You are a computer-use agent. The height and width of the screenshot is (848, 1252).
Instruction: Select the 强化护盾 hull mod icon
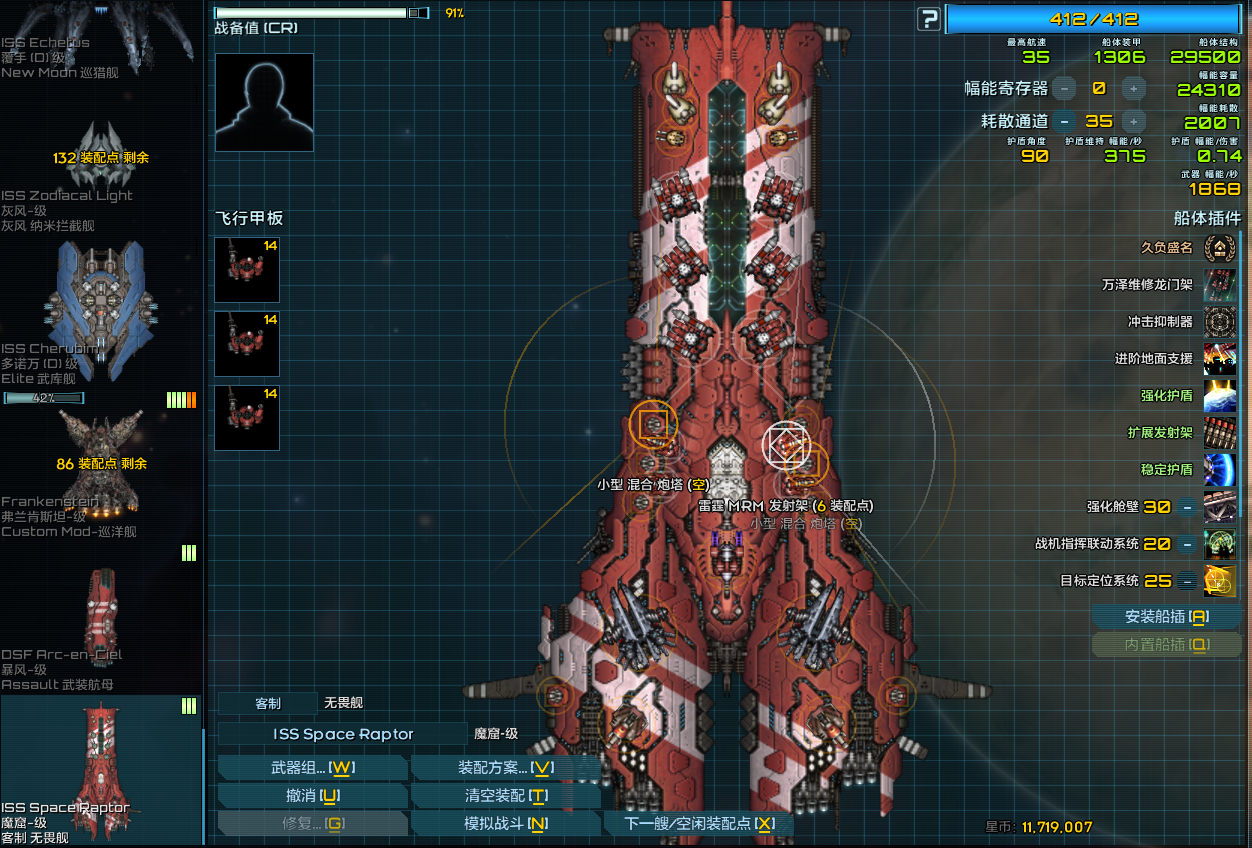click(x=1220, y=396)
